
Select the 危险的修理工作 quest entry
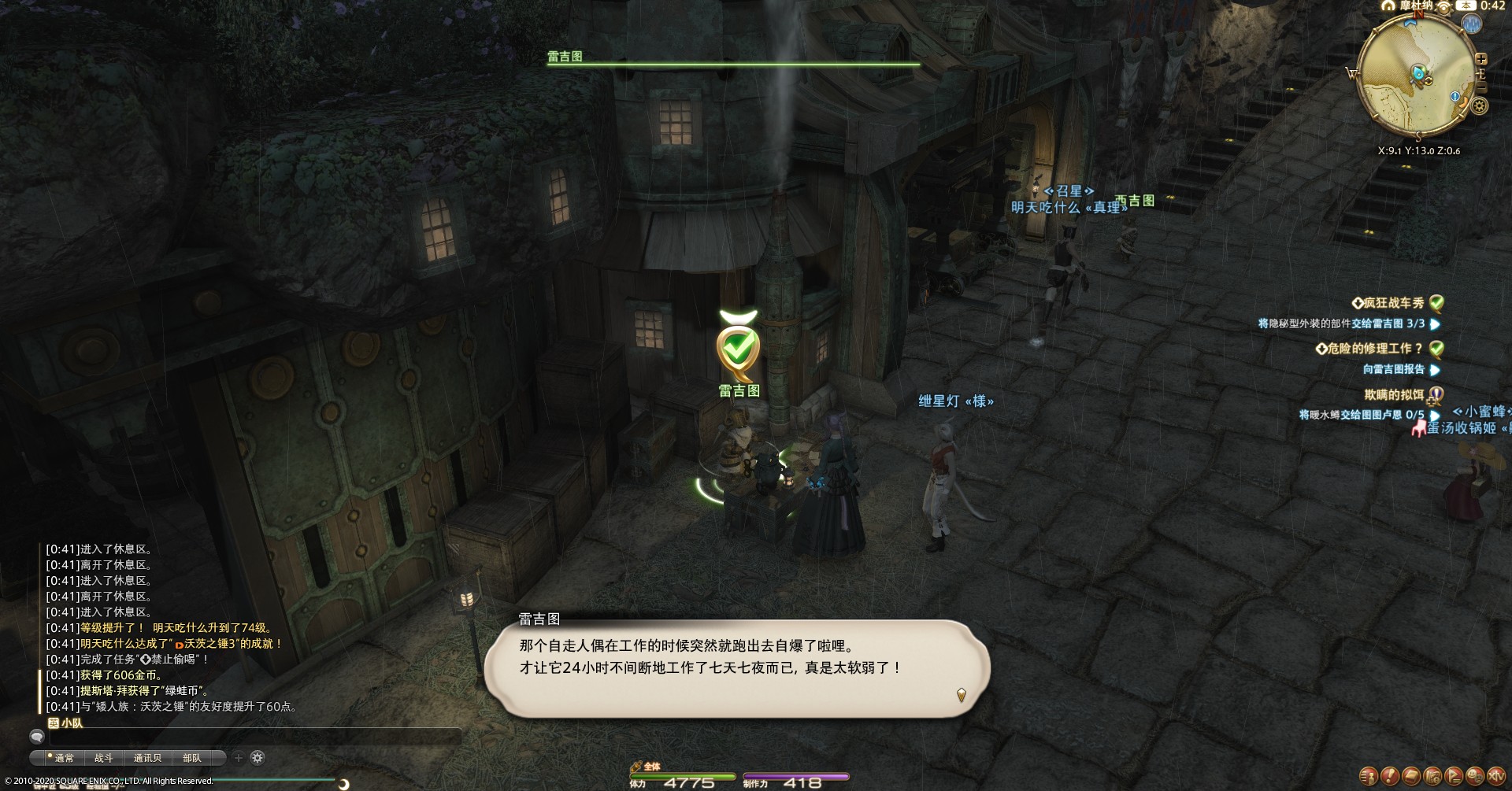click(x=1374, y=349)
